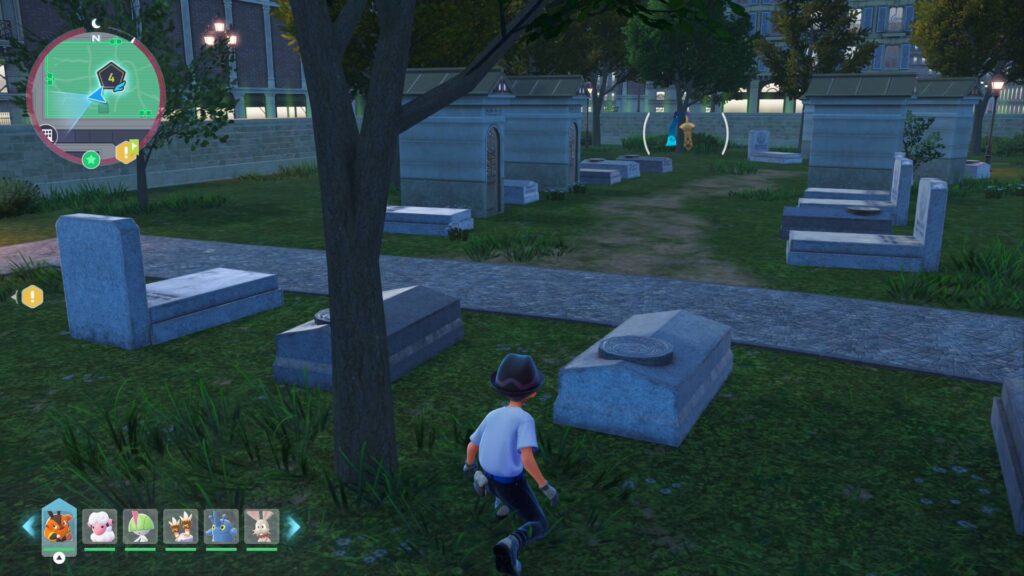Click the yellow exclamation indicator with white arrow
Viewport: 1024px width, 576px height.
click(32, 296)
